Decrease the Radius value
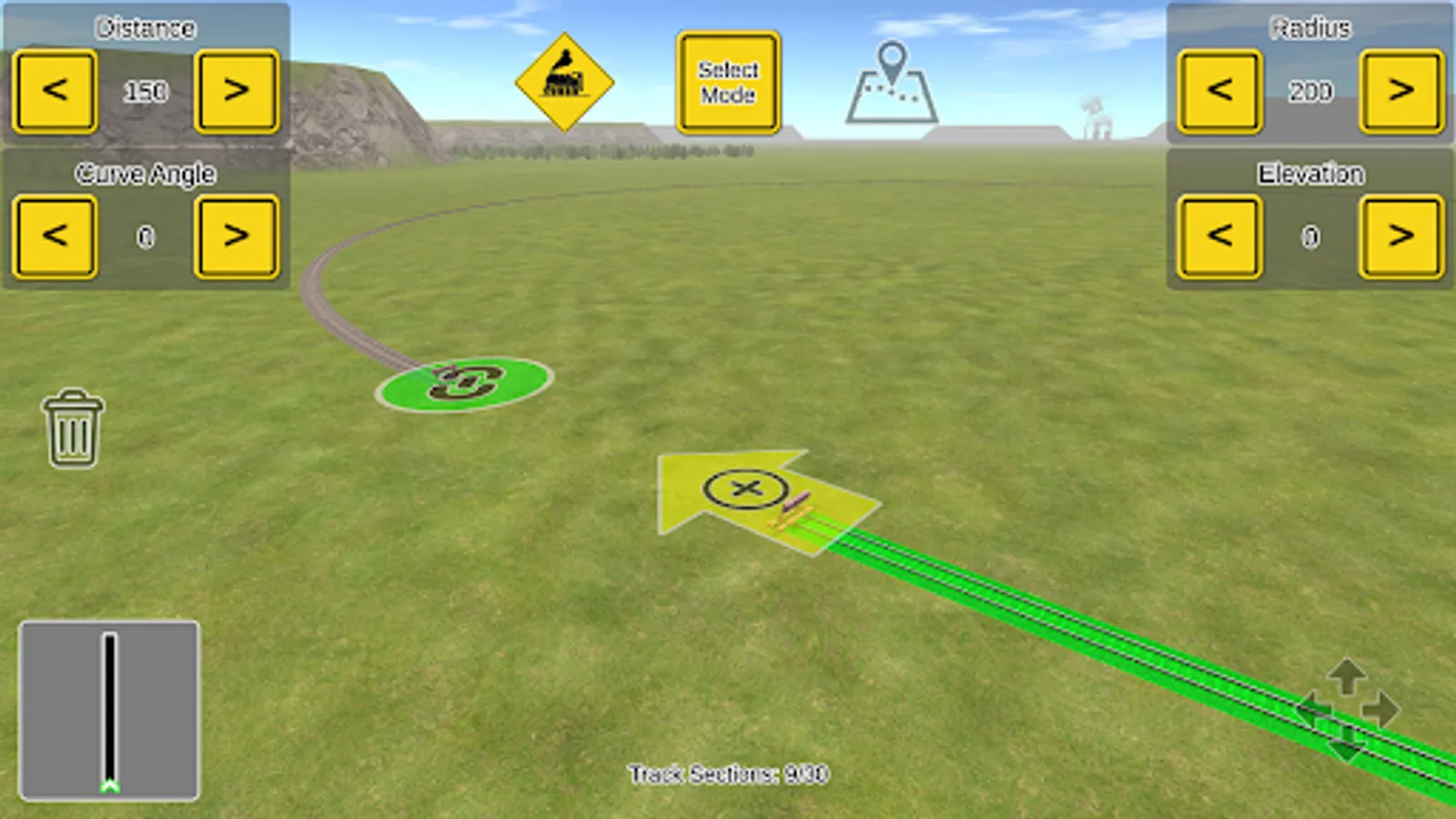Viewport: 1456px width, 819px height. [1218, 91]
